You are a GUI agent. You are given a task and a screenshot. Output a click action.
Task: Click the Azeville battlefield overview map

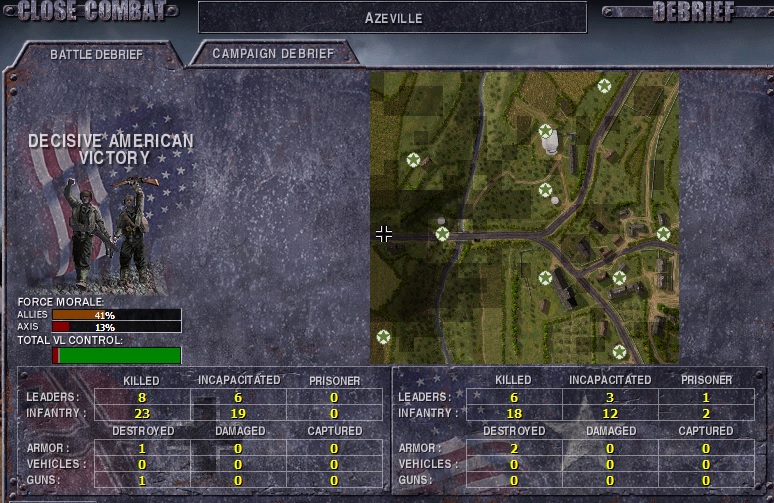click(x=524, y=217)
